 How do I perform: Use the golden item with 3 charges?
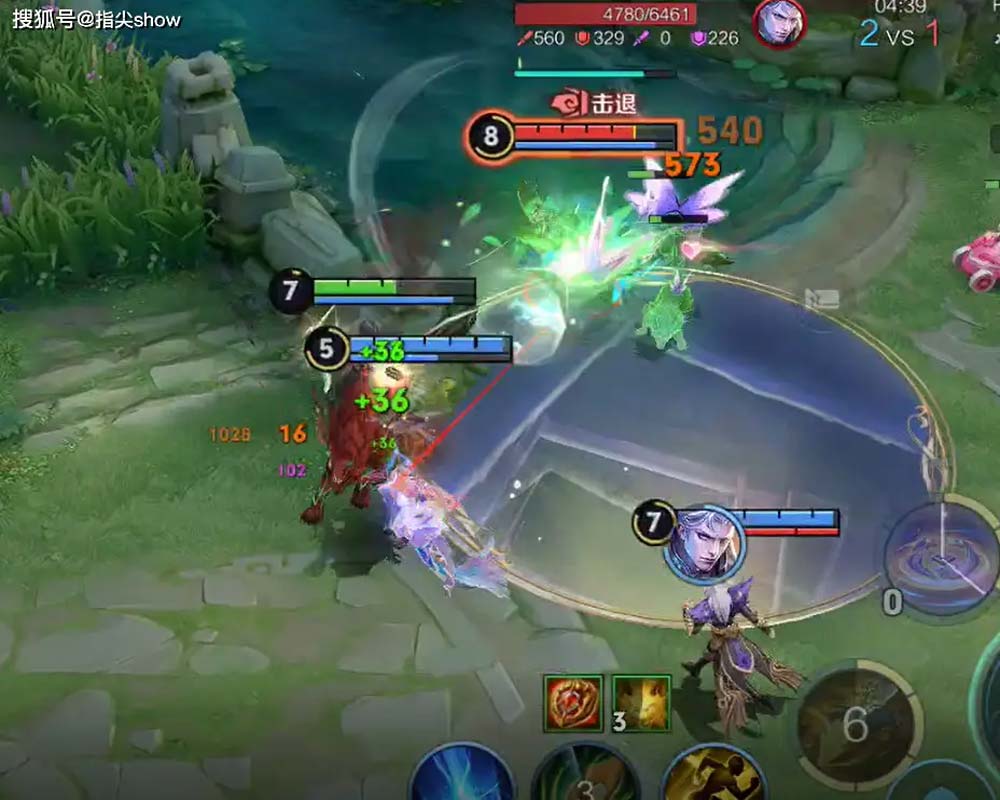641,703
